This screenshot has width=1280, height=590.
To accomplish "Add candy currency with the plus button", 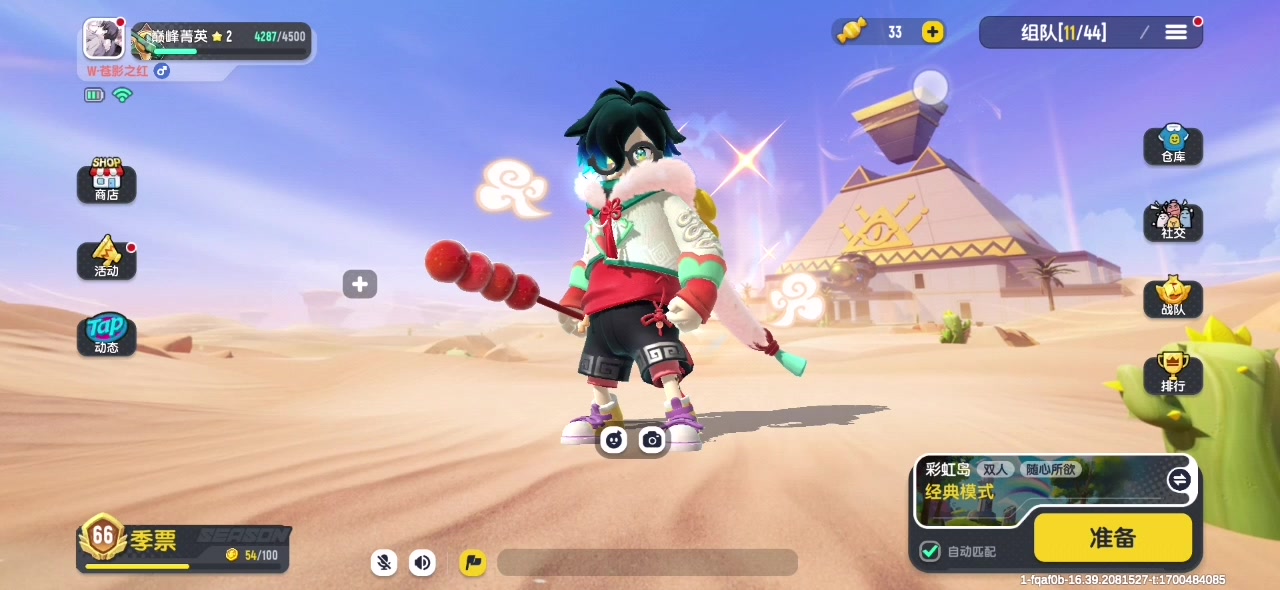I will pos(932,32).
